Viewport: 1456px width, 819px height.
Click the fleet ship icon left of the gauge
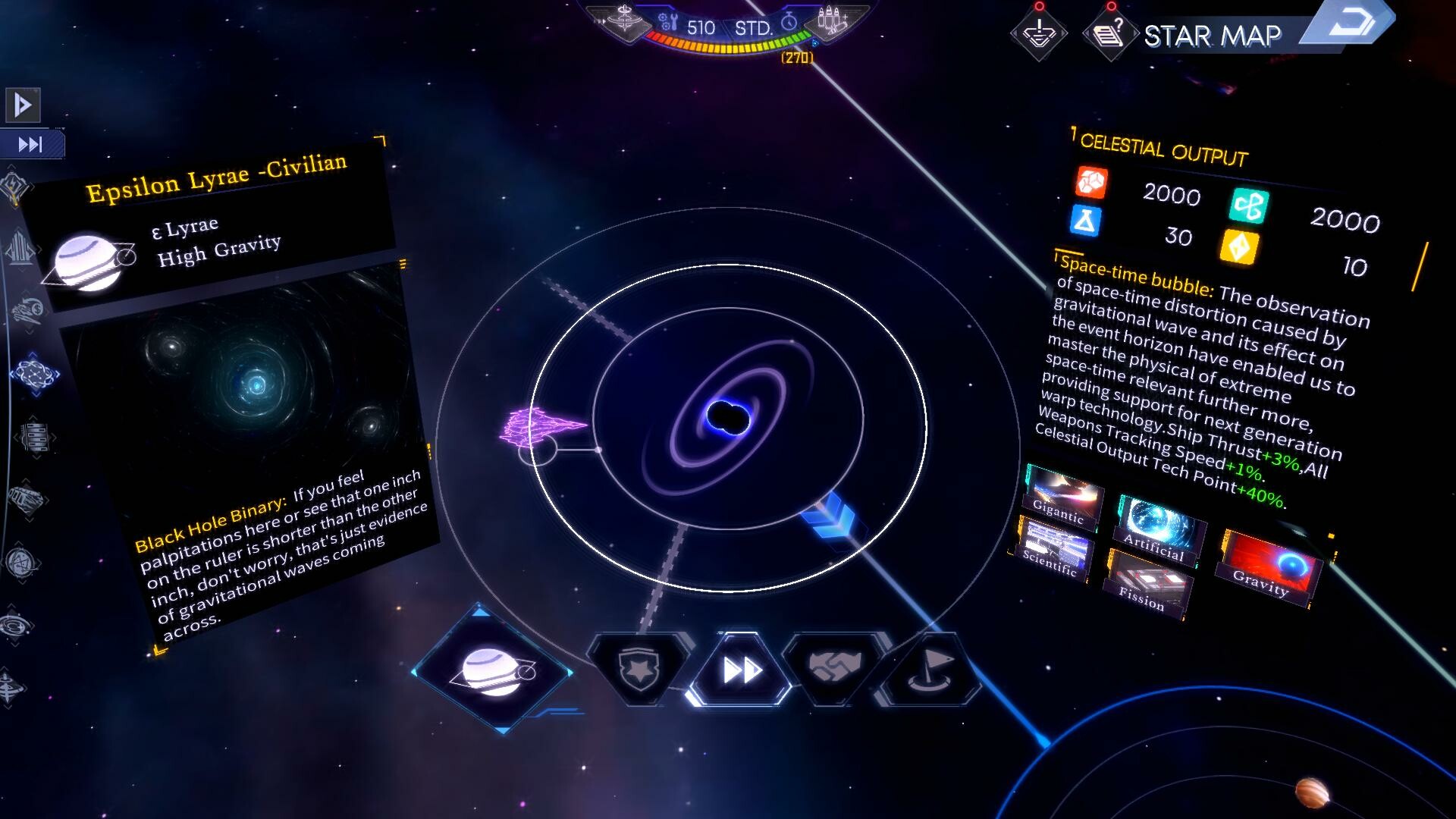[623, 20]
